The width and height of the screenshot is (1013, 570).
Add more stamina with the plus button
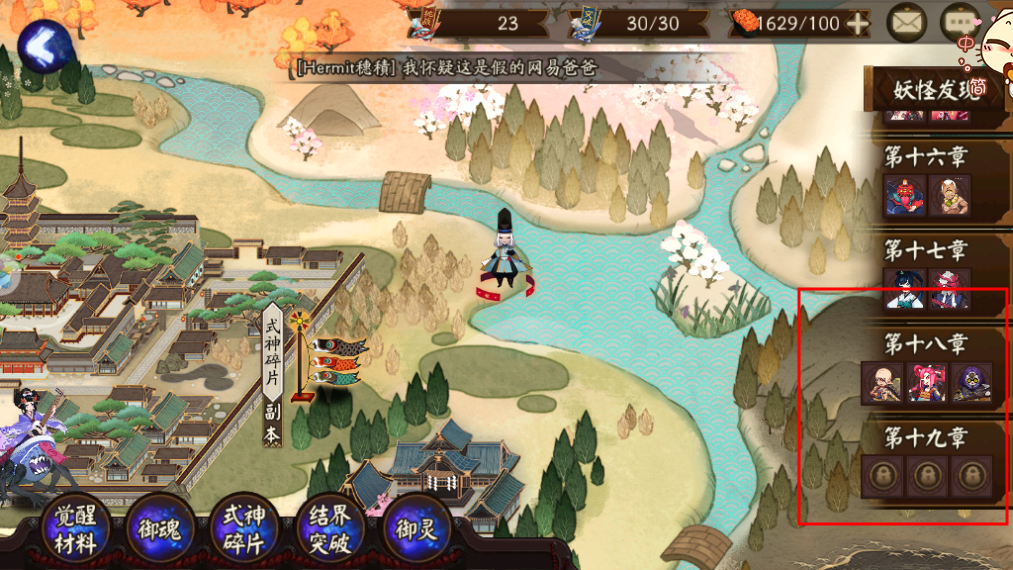coord(857,23)
